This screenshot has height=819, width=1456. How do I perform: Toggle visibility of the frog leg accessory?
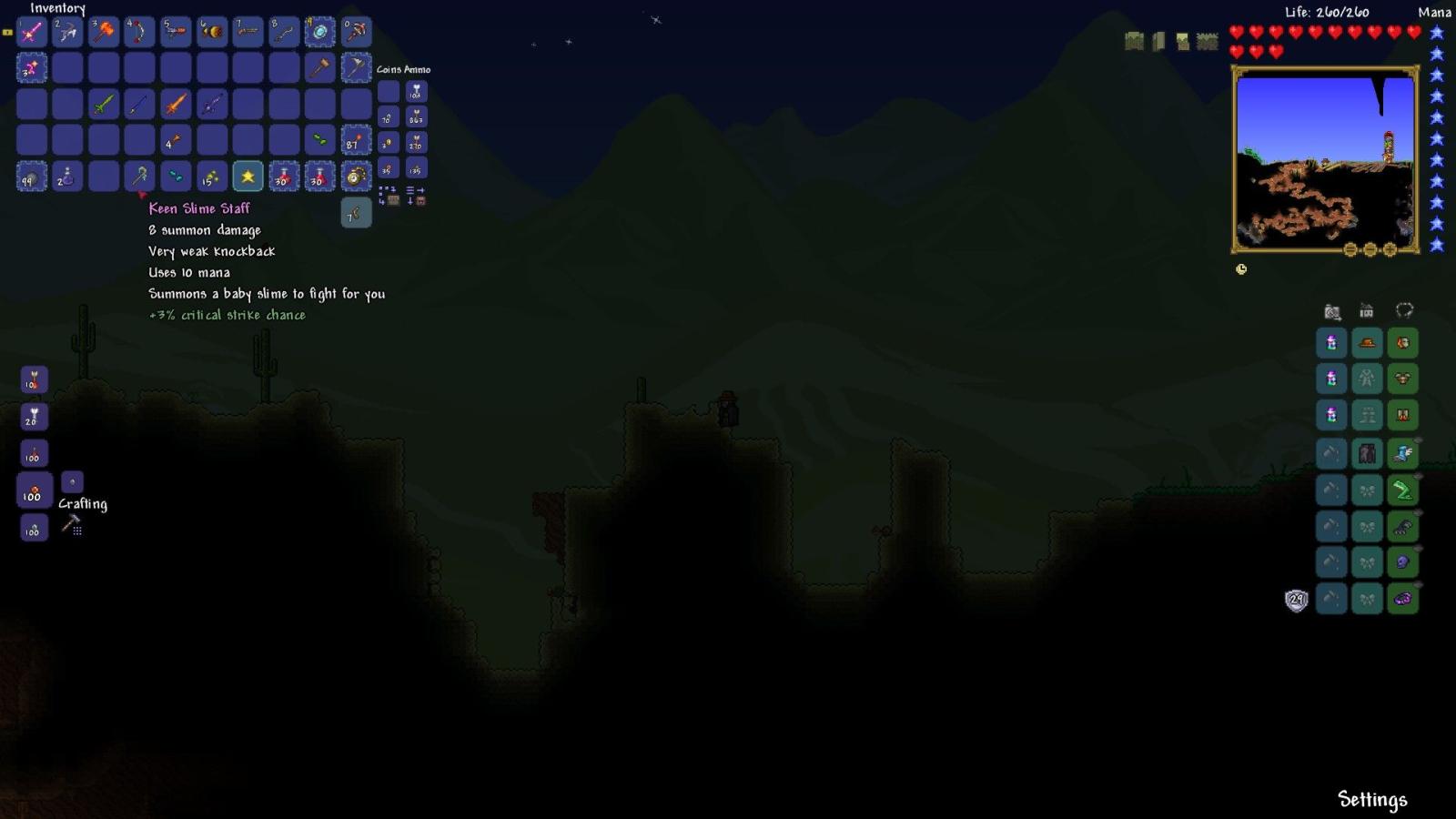1417,475
